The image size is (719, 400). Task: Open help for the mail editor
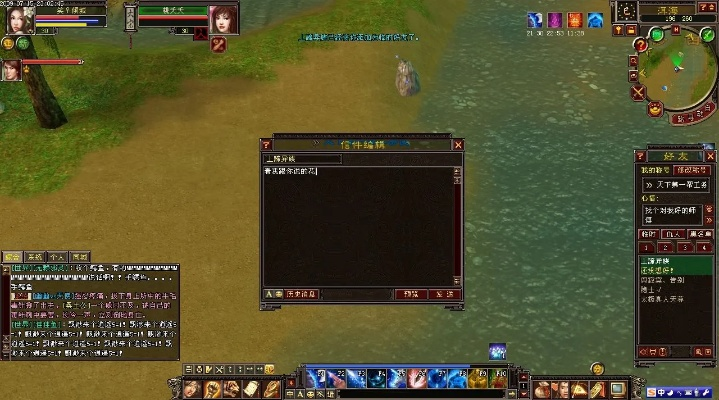tap(267, 145)
